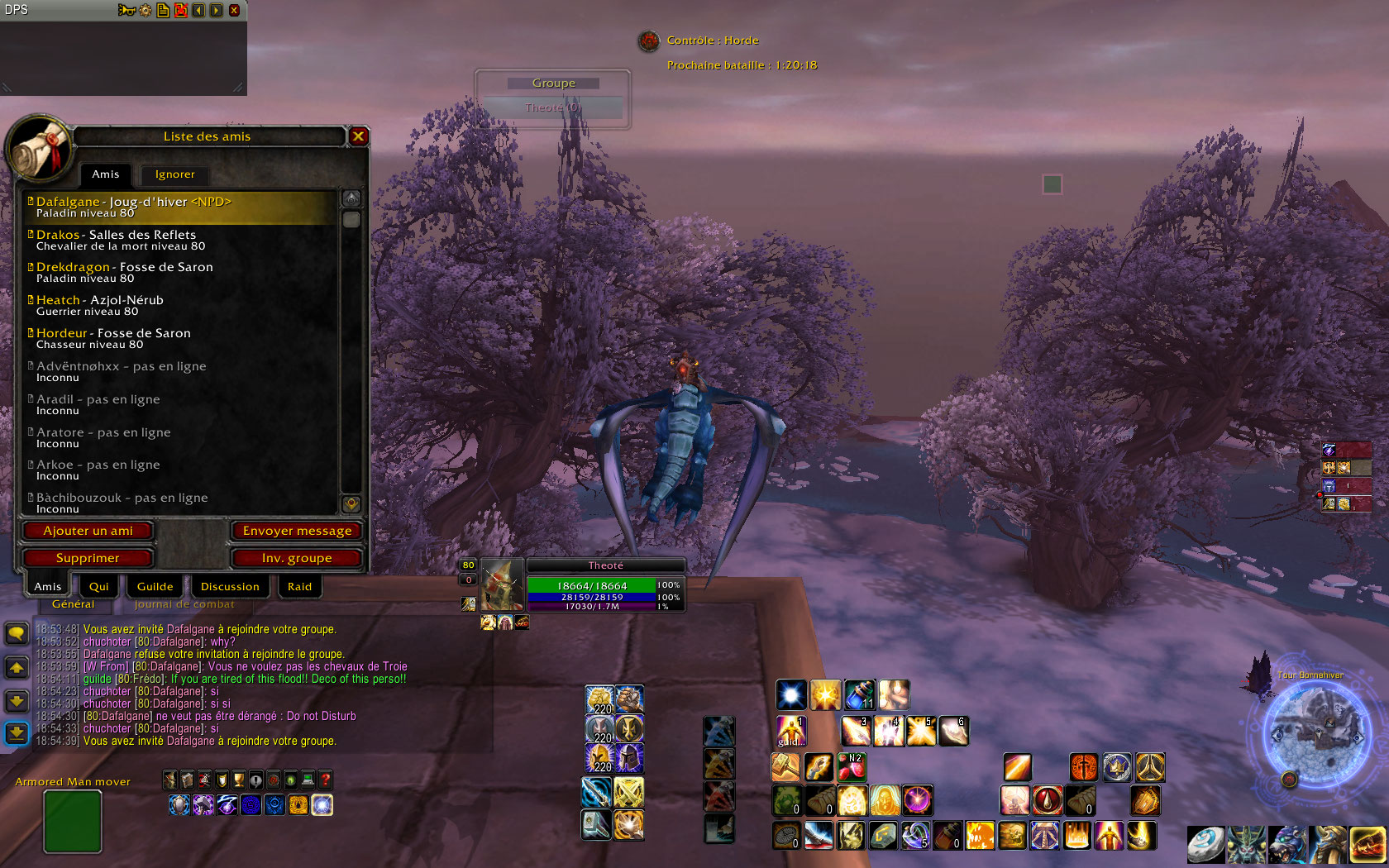
Task: Select the mana potion with 11 charges
Action: tap(859, 695)
